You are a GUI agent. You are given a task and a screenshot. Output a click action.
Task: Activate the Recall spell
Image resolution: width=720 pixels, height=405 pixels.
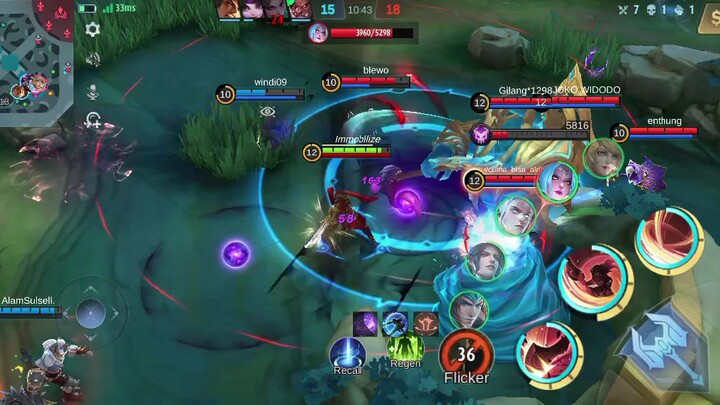point(348,353)
